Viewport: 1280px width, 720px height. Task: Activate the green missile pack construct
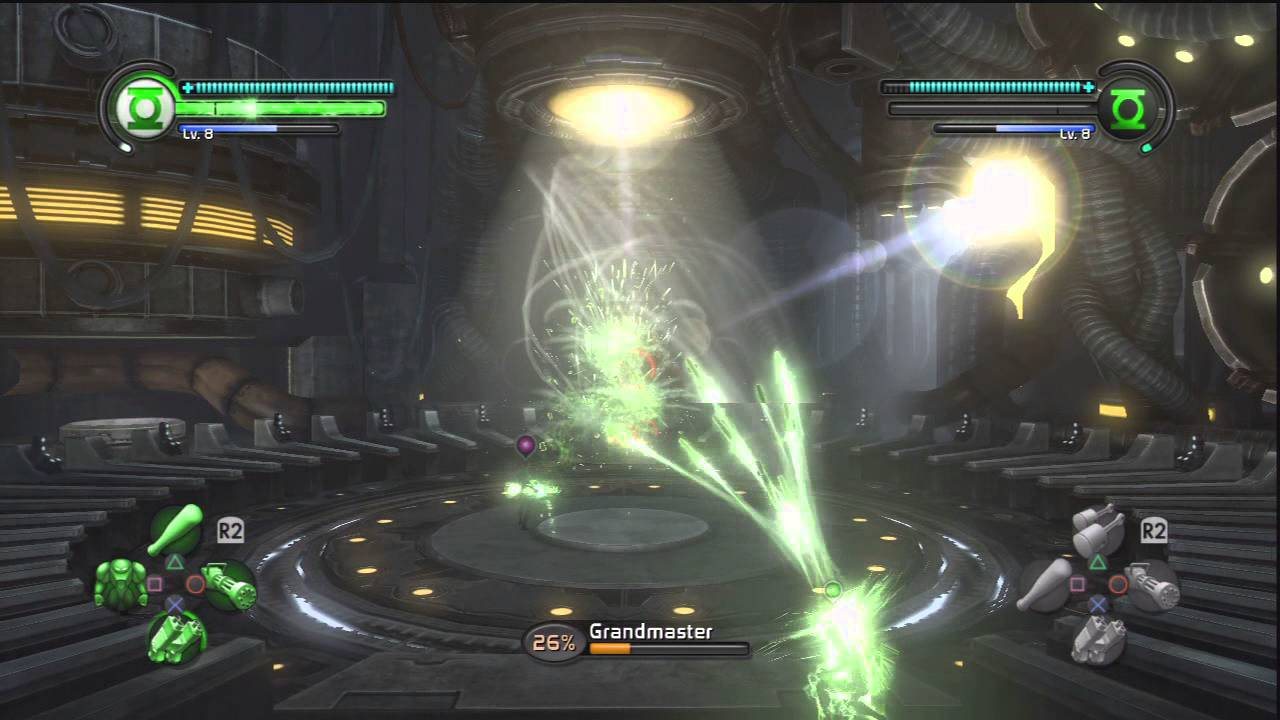tap(176, 636)
